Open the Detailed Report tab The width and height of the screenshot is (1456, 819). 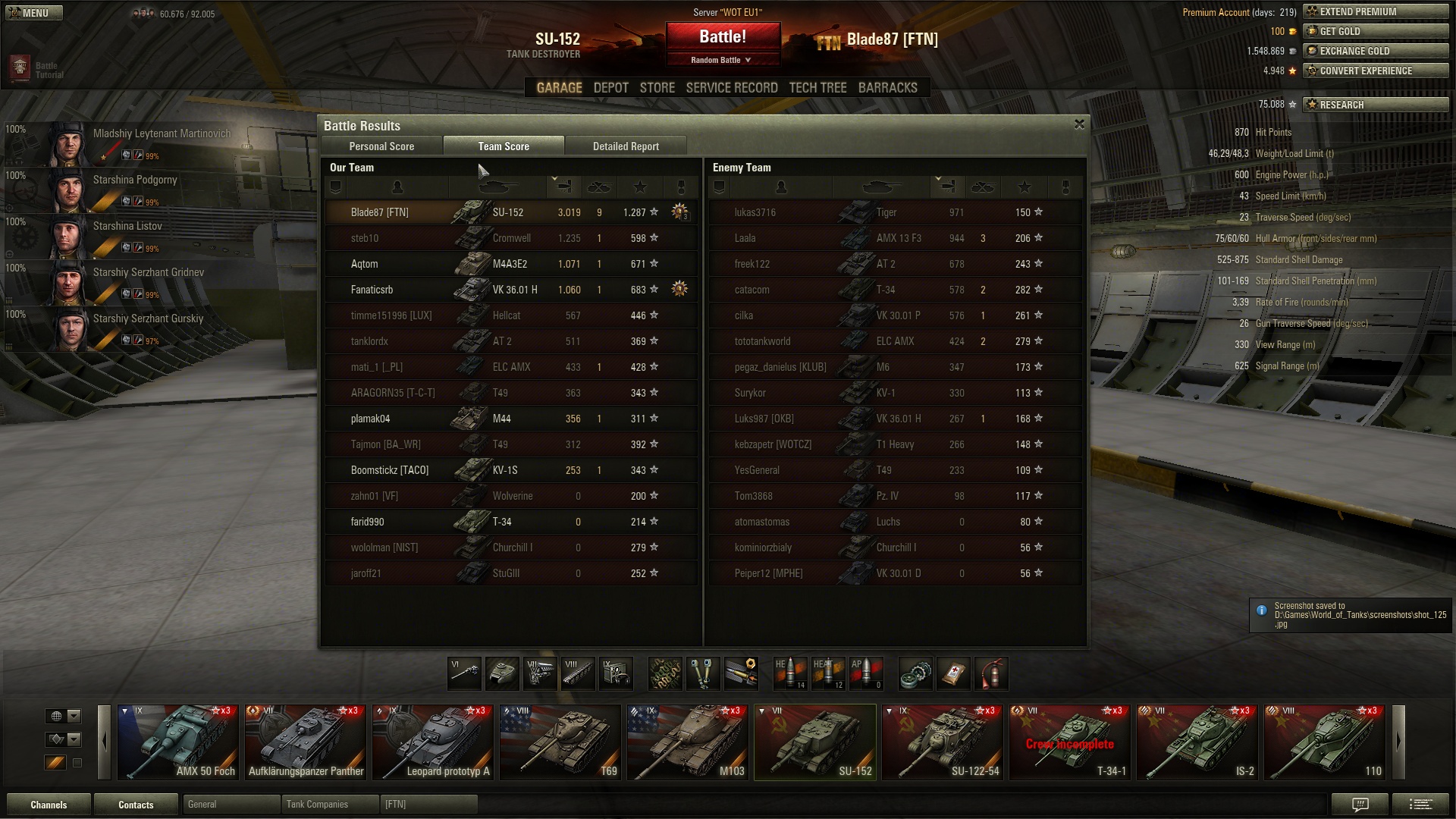pyautogui.click(x=626, y=146)
